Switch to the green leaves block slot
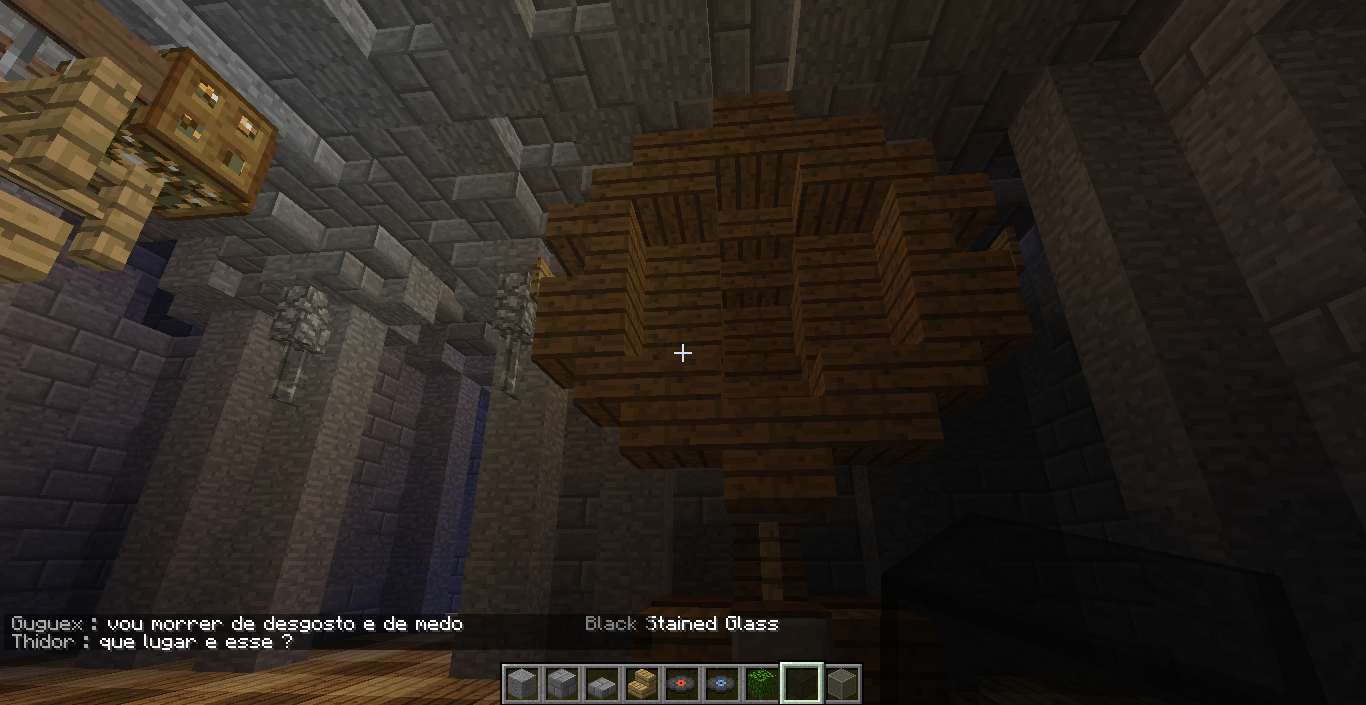The width and height of the screenshot is (1366, 705). tap(761, 684)
